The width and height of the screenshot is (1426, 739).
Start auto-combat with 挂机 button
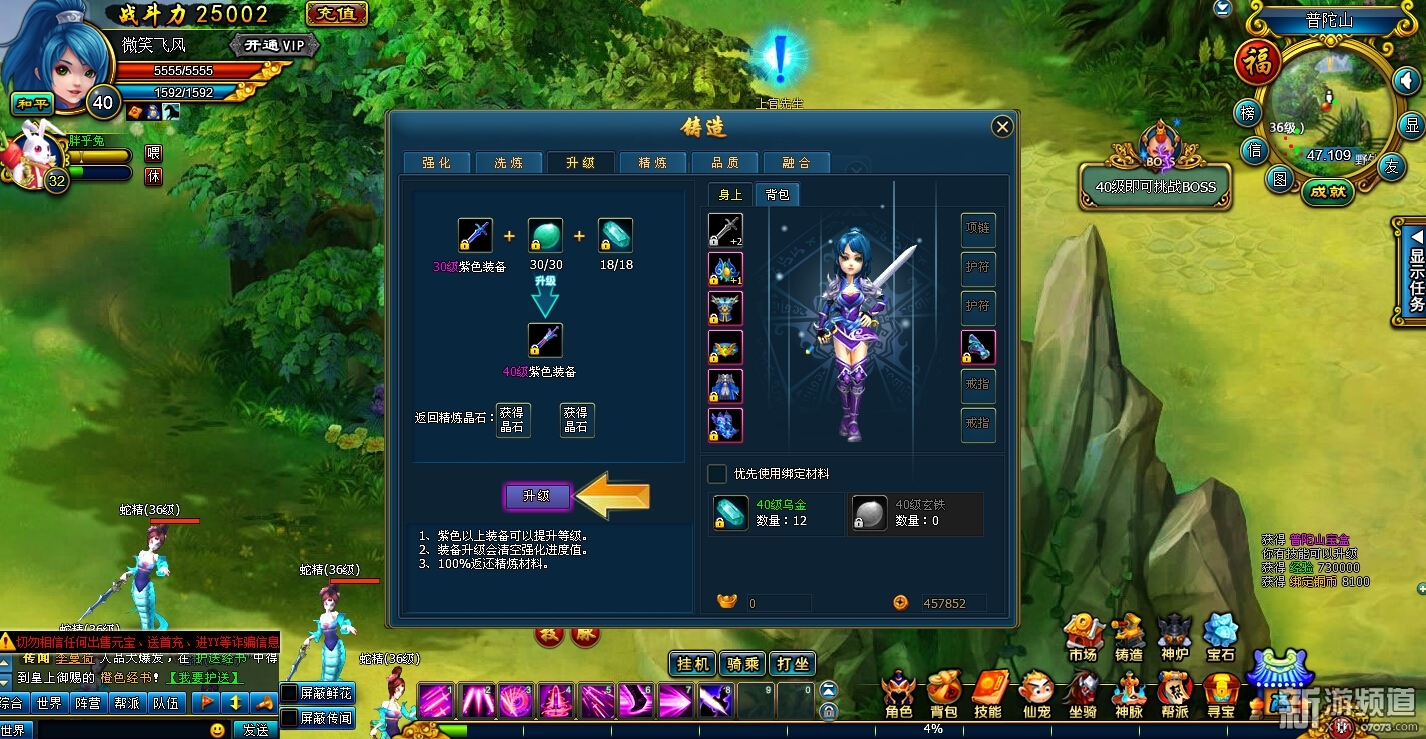point(693,664)
